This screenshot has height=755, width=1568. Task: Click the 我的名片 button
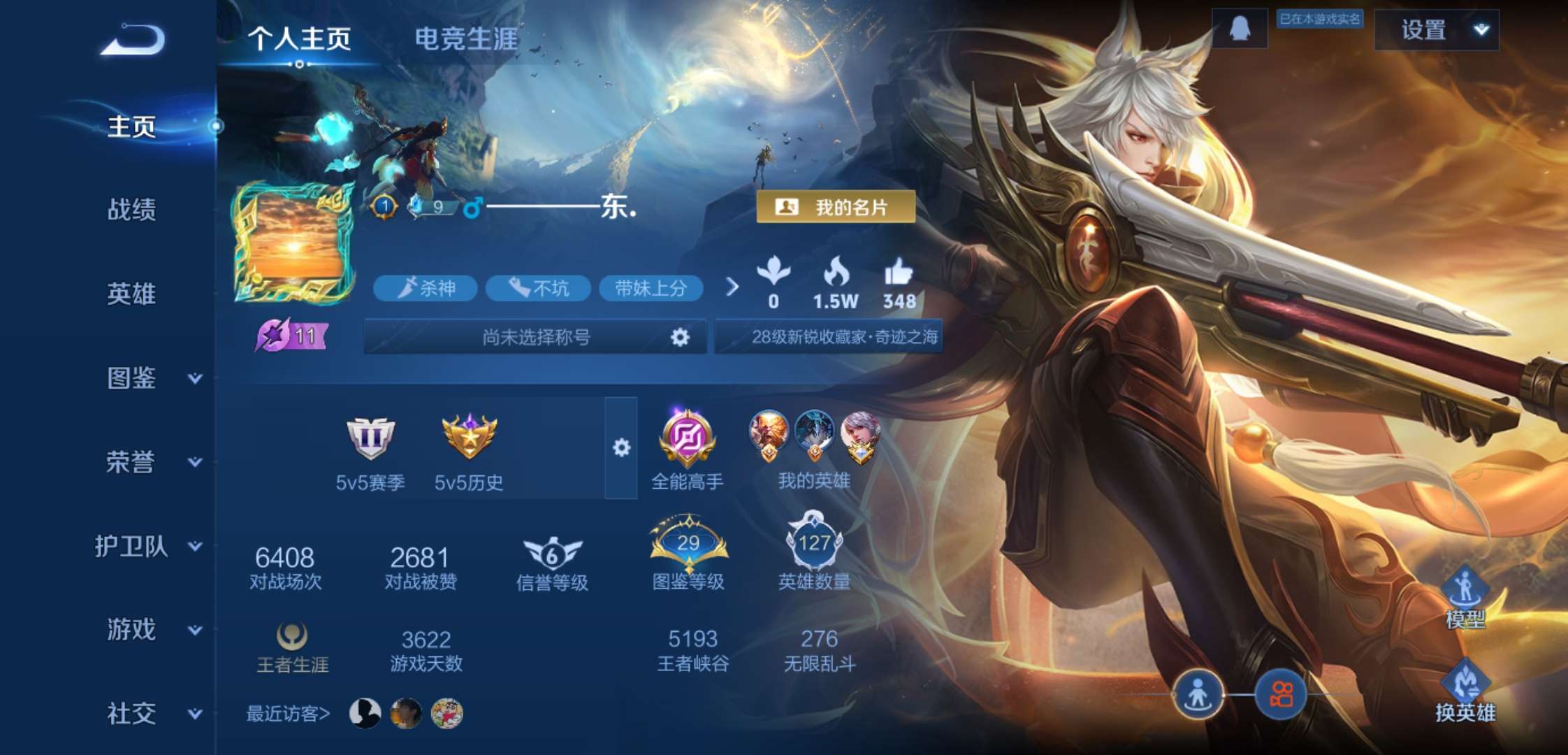(837, 206)
